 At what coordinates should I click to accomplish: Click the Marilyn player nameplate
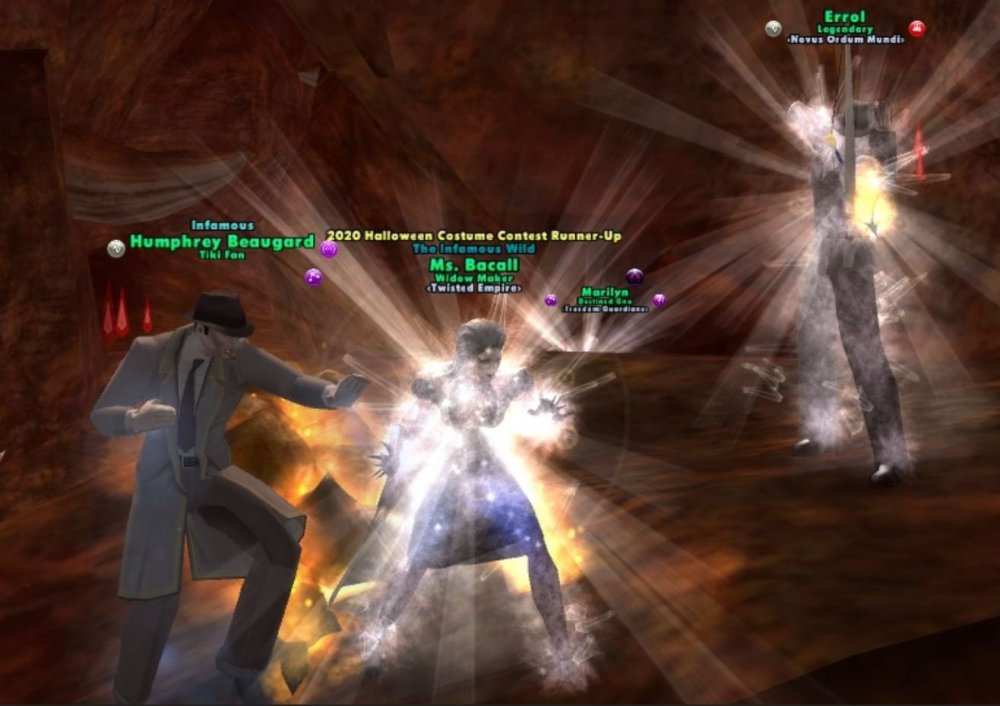(604, 293)
